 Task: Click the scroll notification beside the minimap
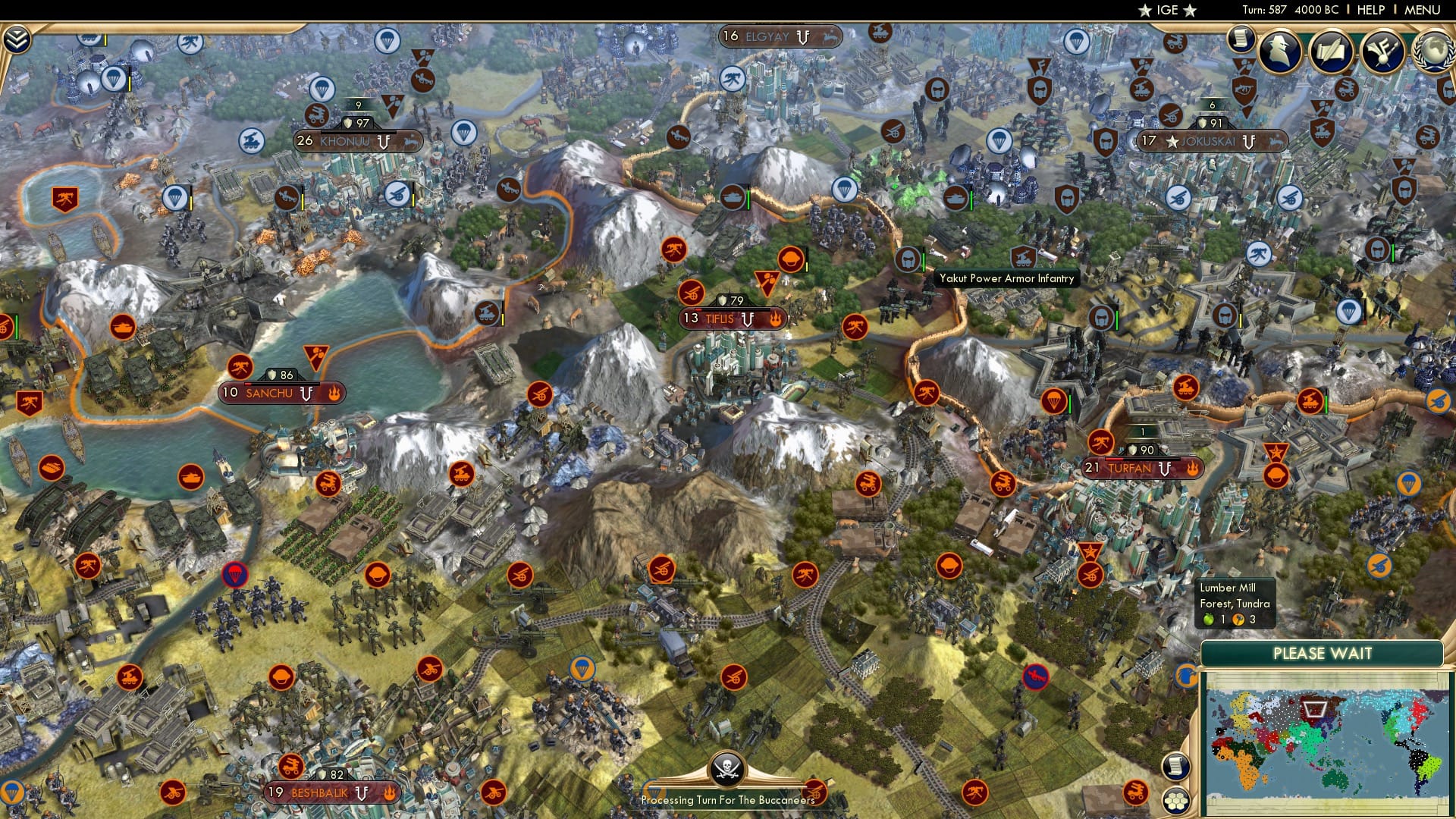click(x=1176, y=766)
